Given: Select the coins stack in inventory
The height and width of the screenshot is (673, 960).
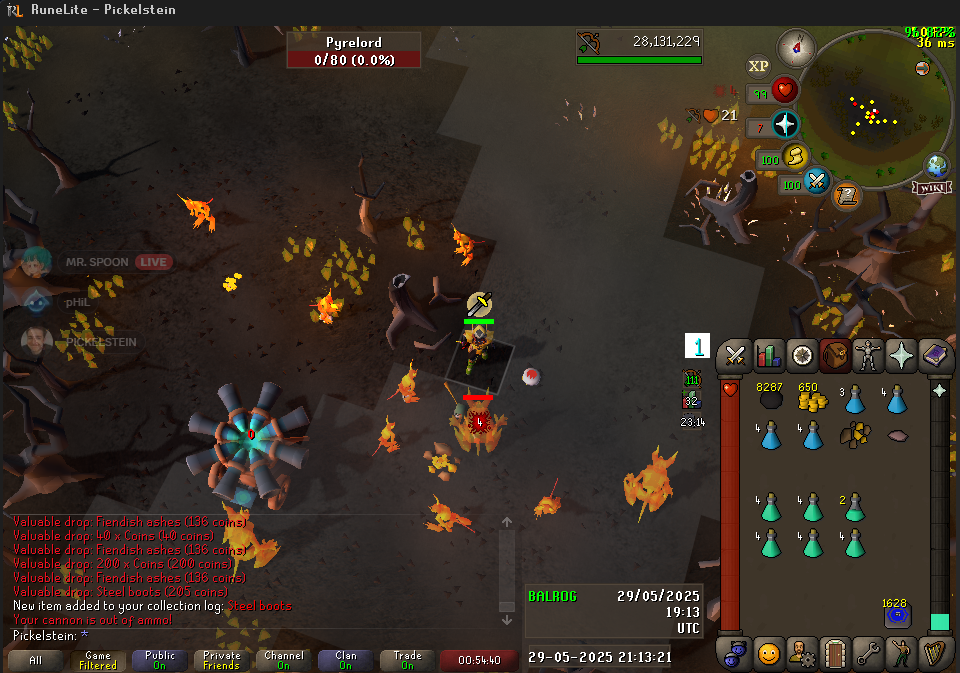Looking at the screenshot, I should point(812,399).
